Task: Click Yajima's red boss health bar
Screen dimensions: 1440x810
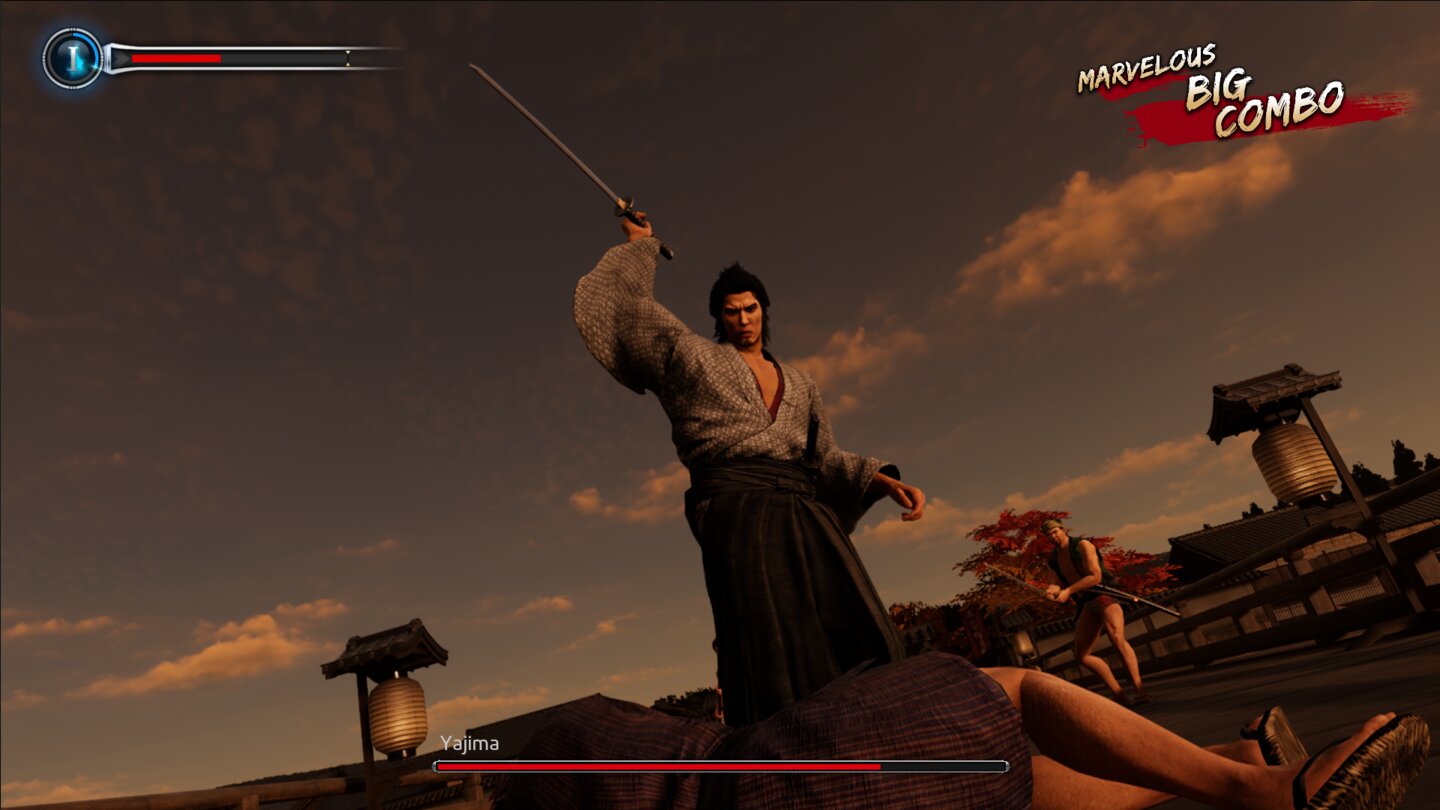Action: (660, 765)
